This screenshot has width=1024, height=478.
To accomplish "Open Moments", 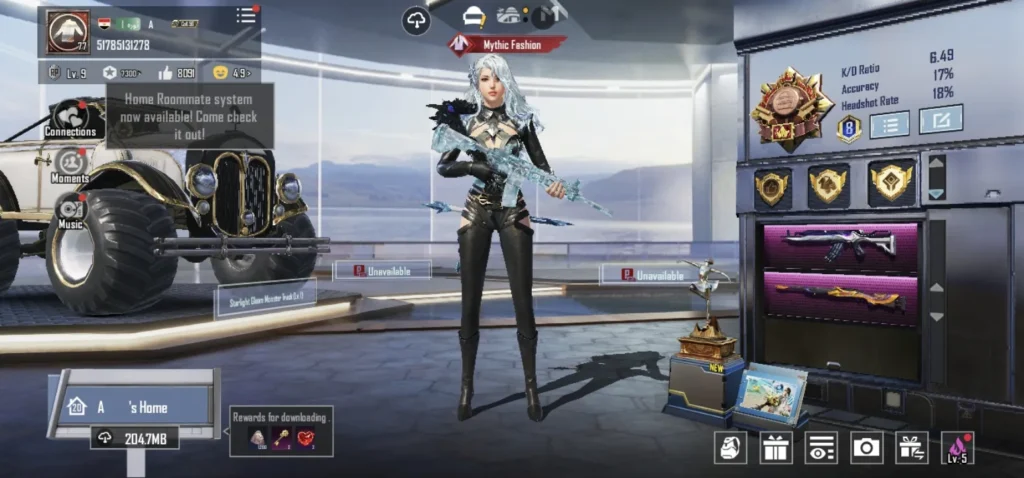I will (x=70, y=165).
